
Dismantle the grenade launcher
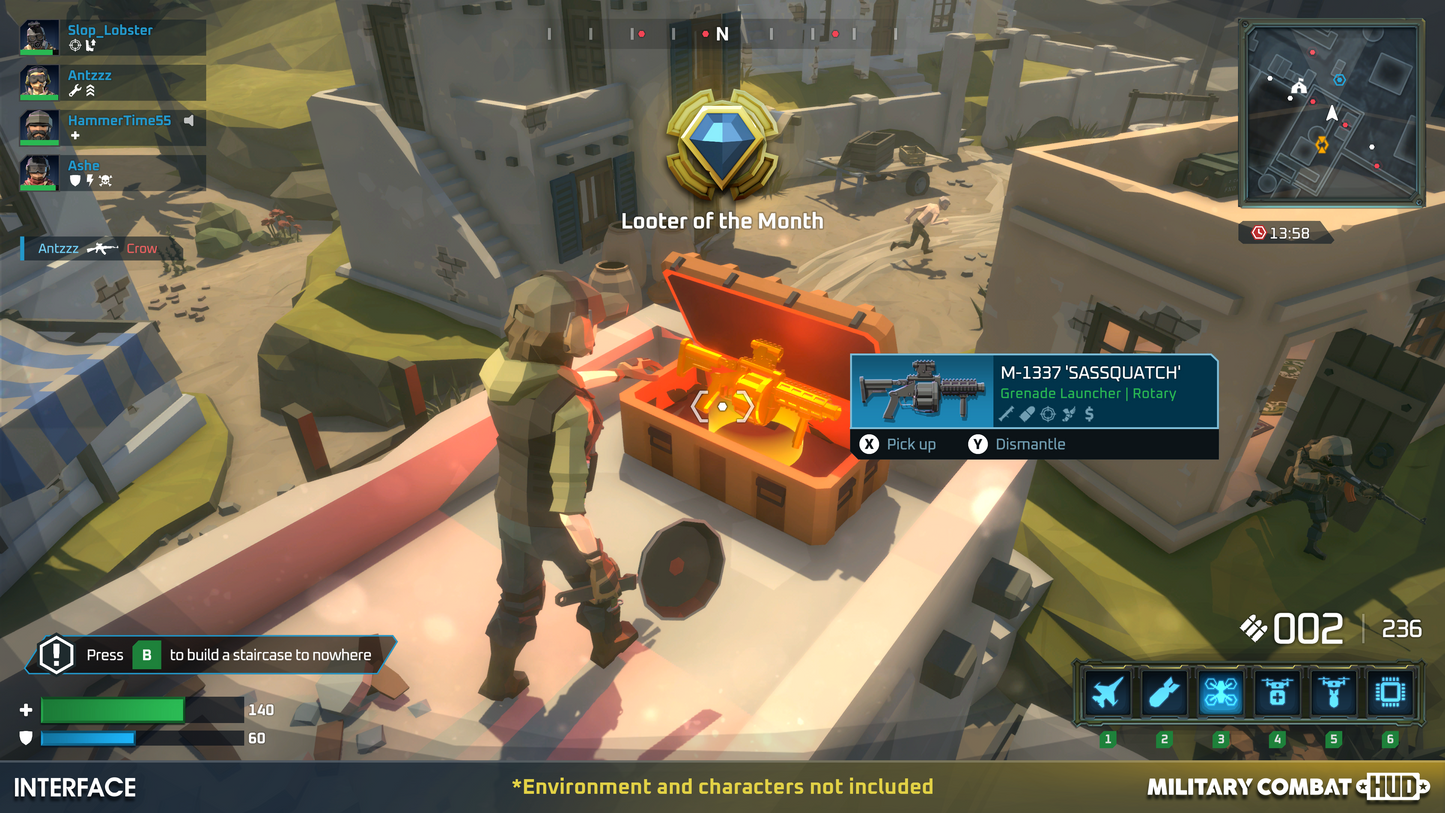[x=1017, y=444]
